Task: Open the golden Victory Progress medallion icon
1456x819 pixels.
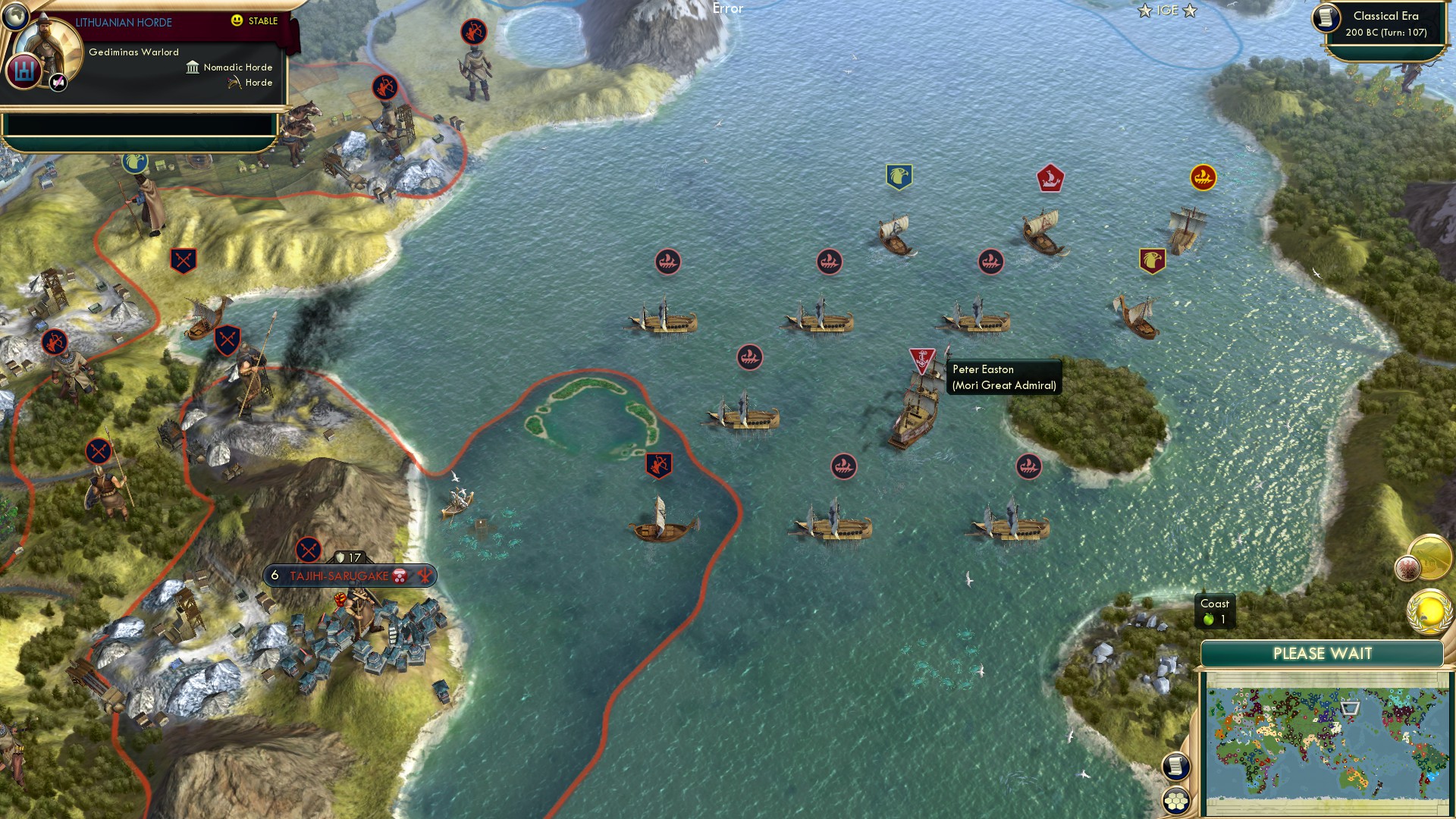Action: click(x=1429, y=611)
